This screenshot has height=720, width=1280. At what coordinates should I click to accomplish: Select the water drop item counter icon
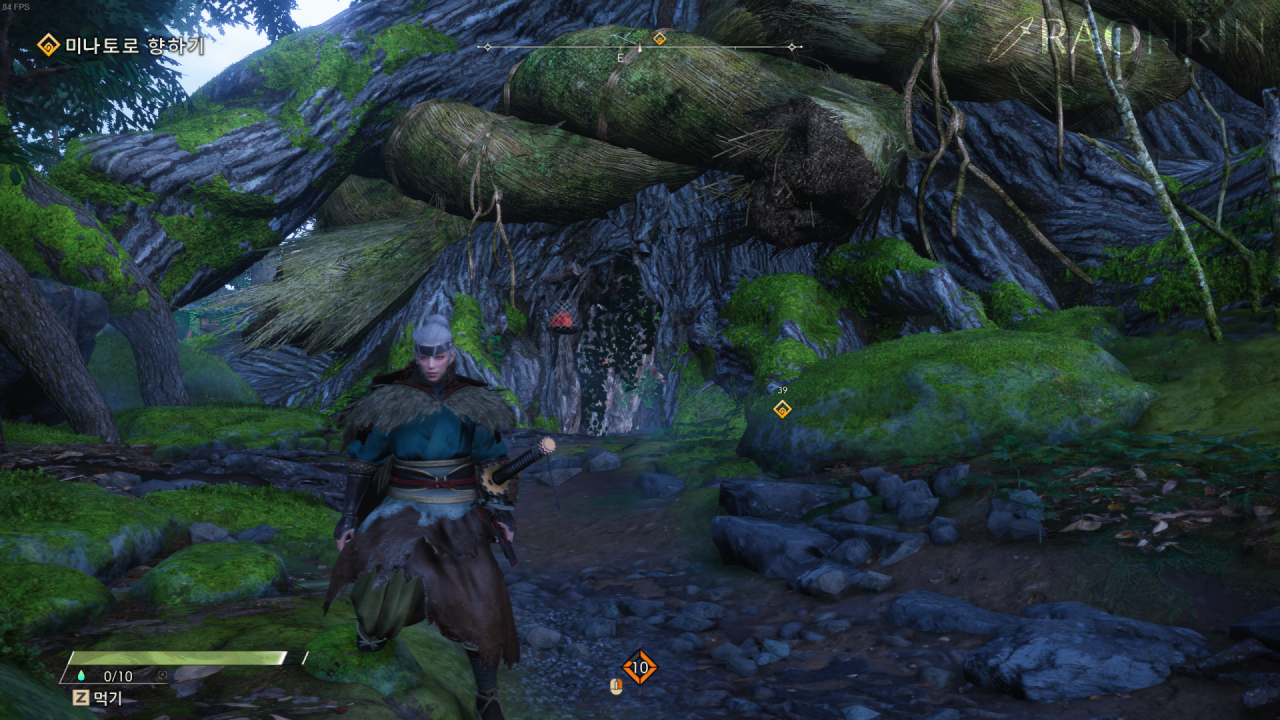pos(80,676)
